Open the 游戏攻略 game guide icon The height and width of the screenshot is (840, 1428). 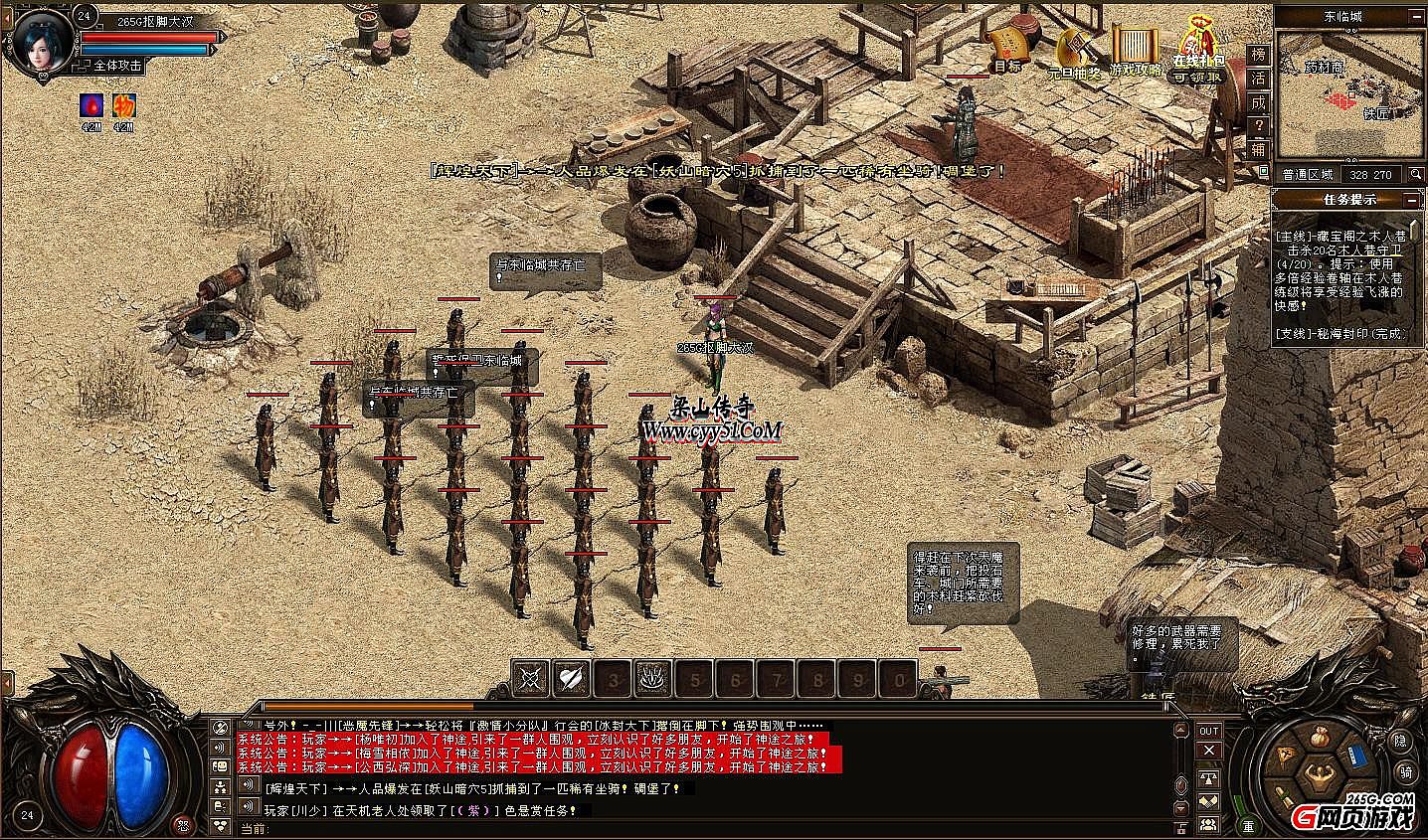tap(1135, 48)
